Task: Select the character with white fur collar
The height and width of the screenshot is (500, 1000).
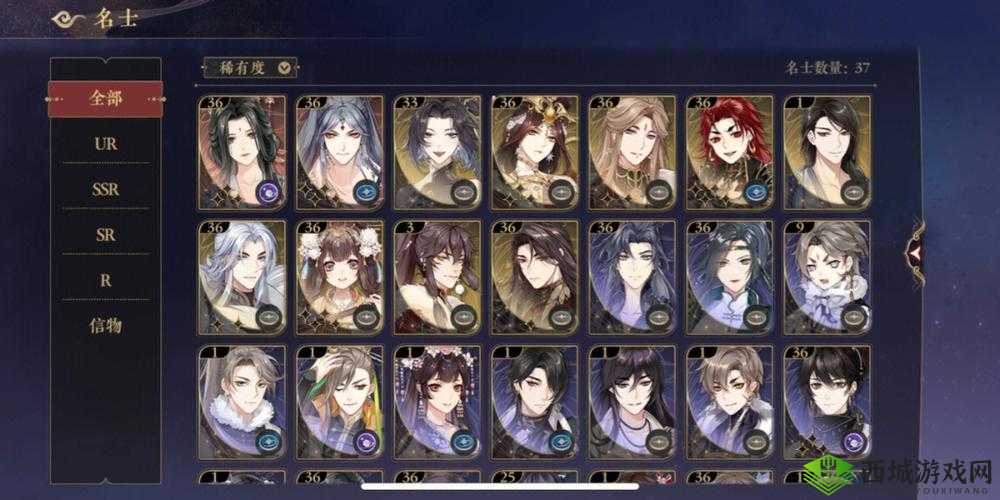Action: tap(242, 402)
